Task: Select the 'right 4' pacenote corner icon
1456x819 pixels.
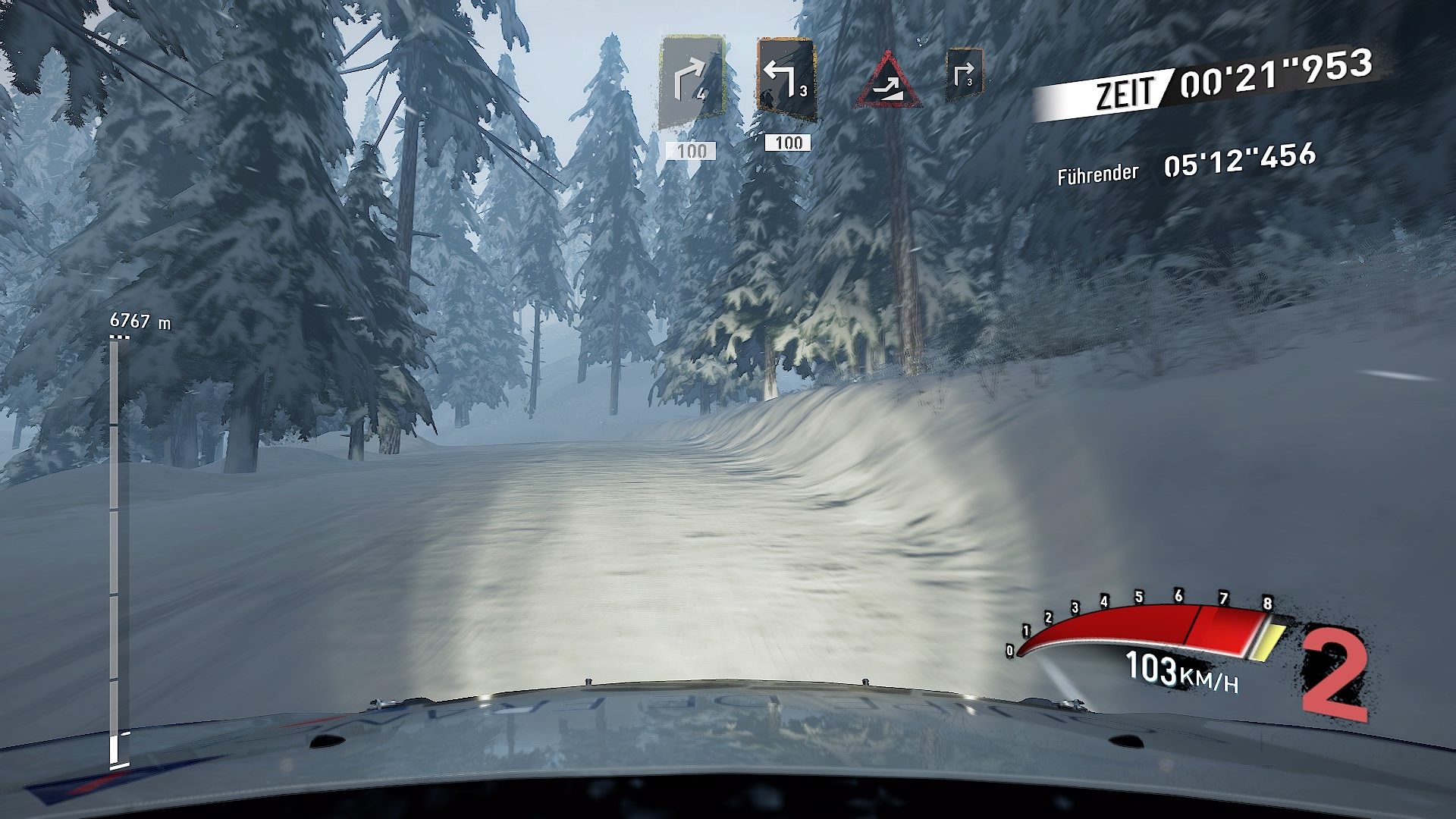Action: pyautogui.click(x=692, y=80)
